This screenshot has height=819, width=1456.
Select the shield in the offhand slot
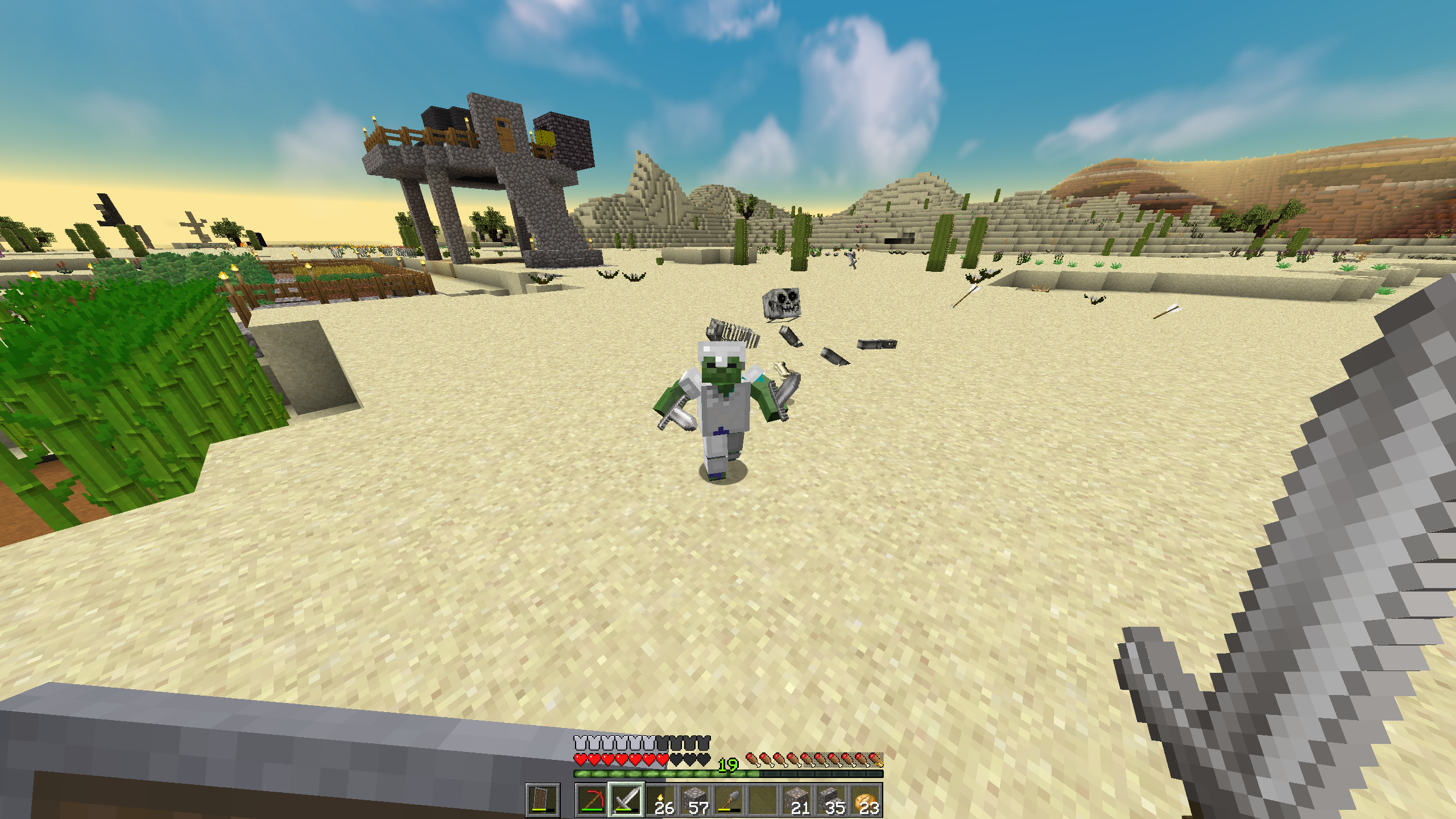543,800
